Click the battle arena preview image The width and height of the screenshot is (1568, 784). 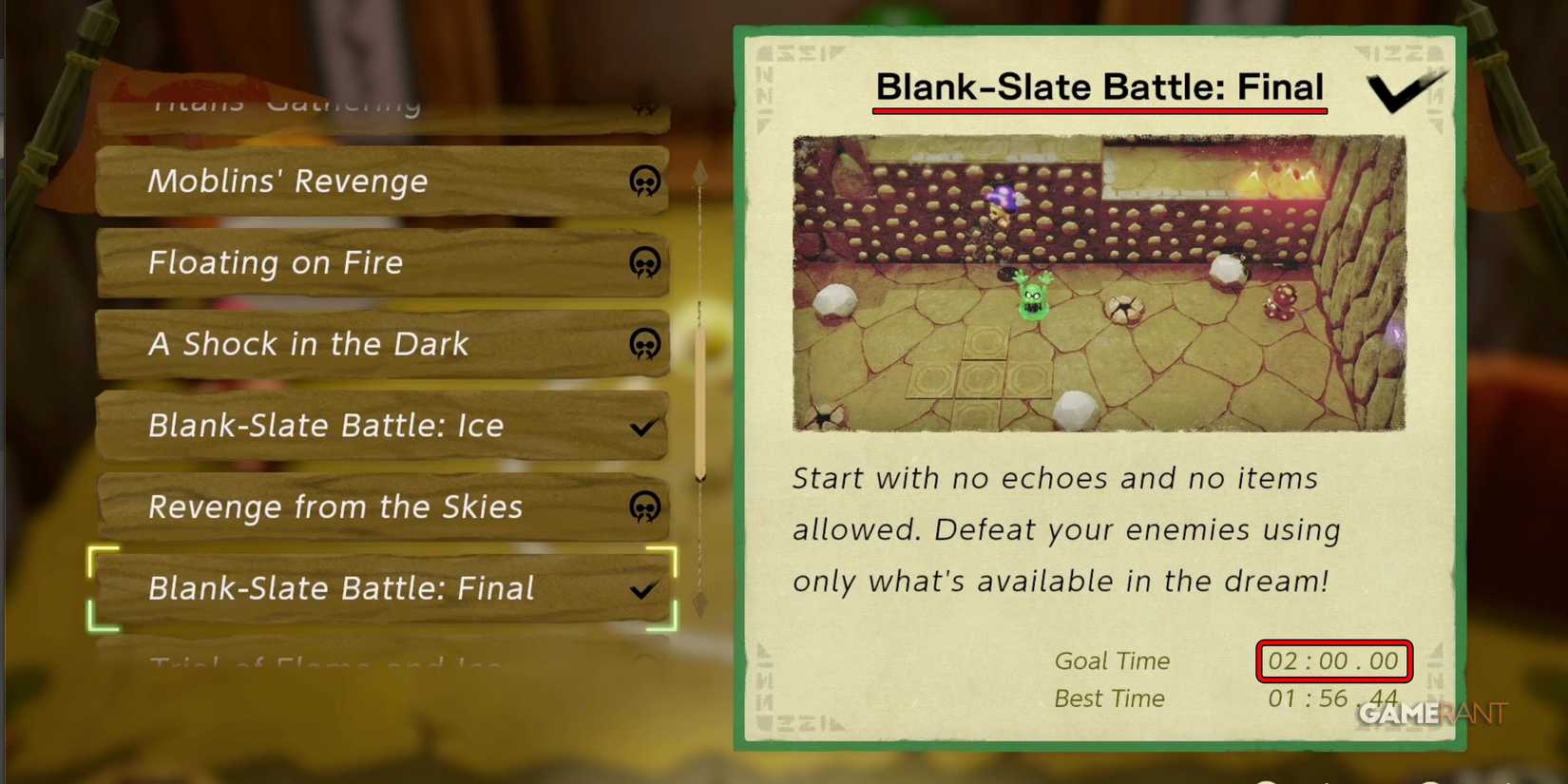(1098, 280)
